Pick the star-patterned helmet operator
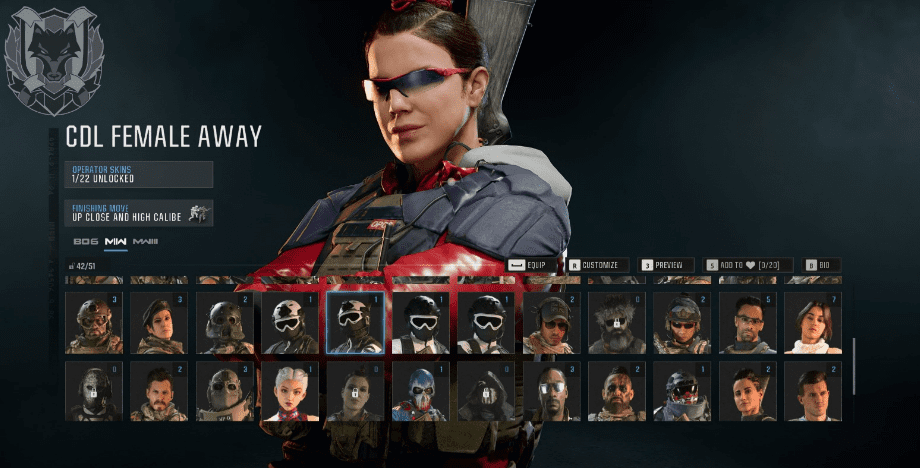 pos(290,323)
